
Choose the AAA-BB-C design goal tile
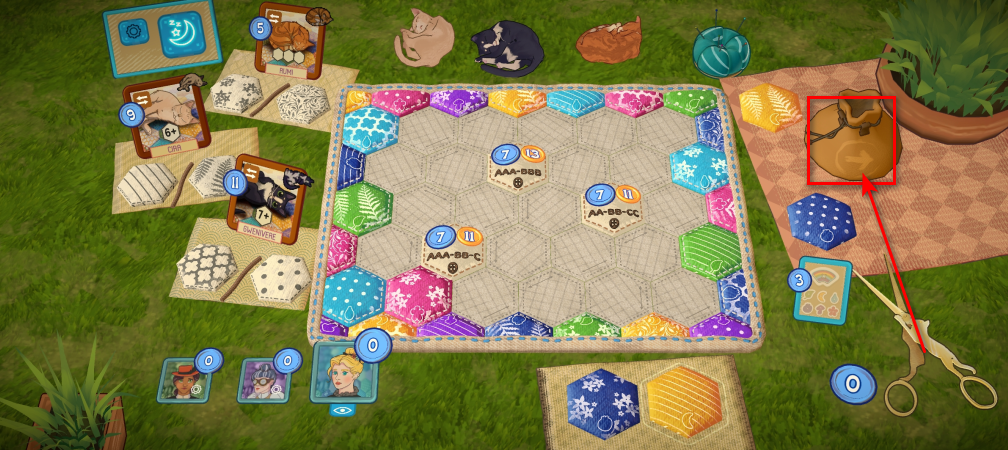pyautogui.click(x=455, y=250)
